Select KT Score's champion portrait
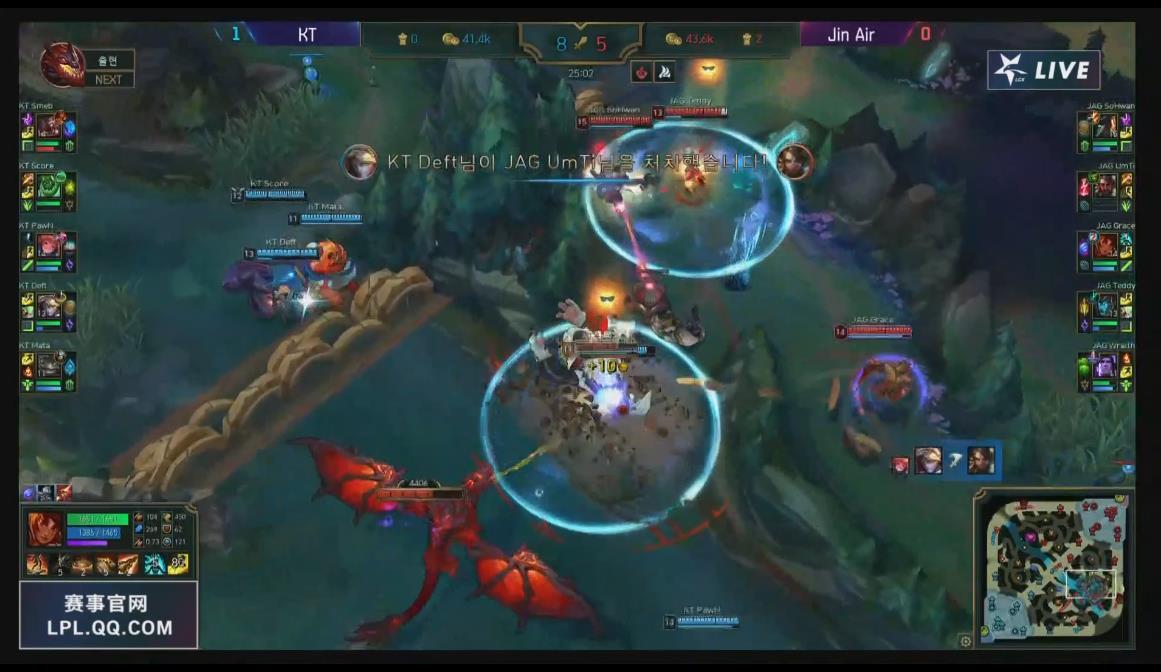This screenshot has height=672, width=1161. coord(48,186)
